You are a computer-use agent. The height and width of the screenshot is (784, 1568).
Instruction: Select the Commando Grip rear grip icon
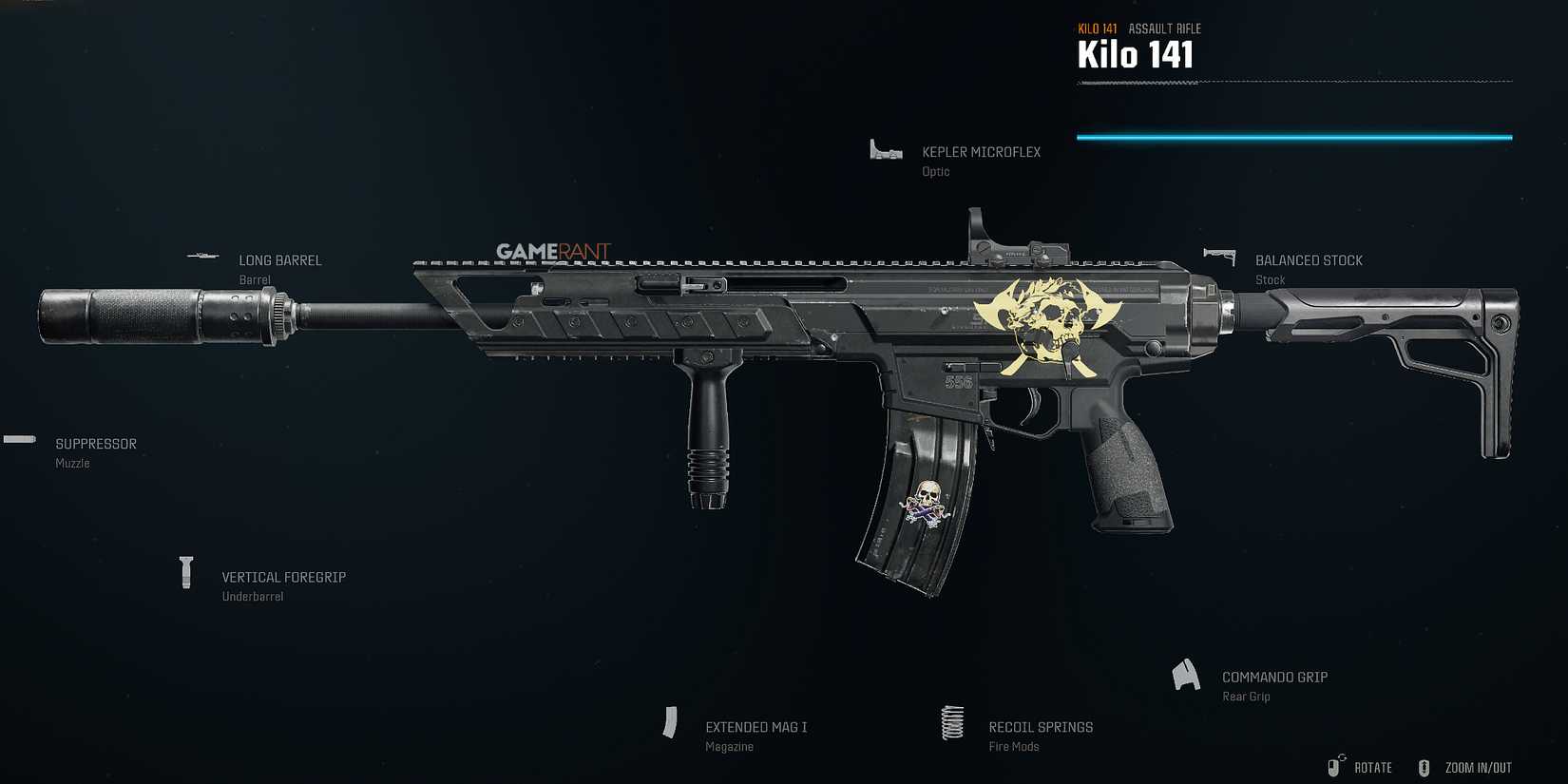[x=1186, y=674]
